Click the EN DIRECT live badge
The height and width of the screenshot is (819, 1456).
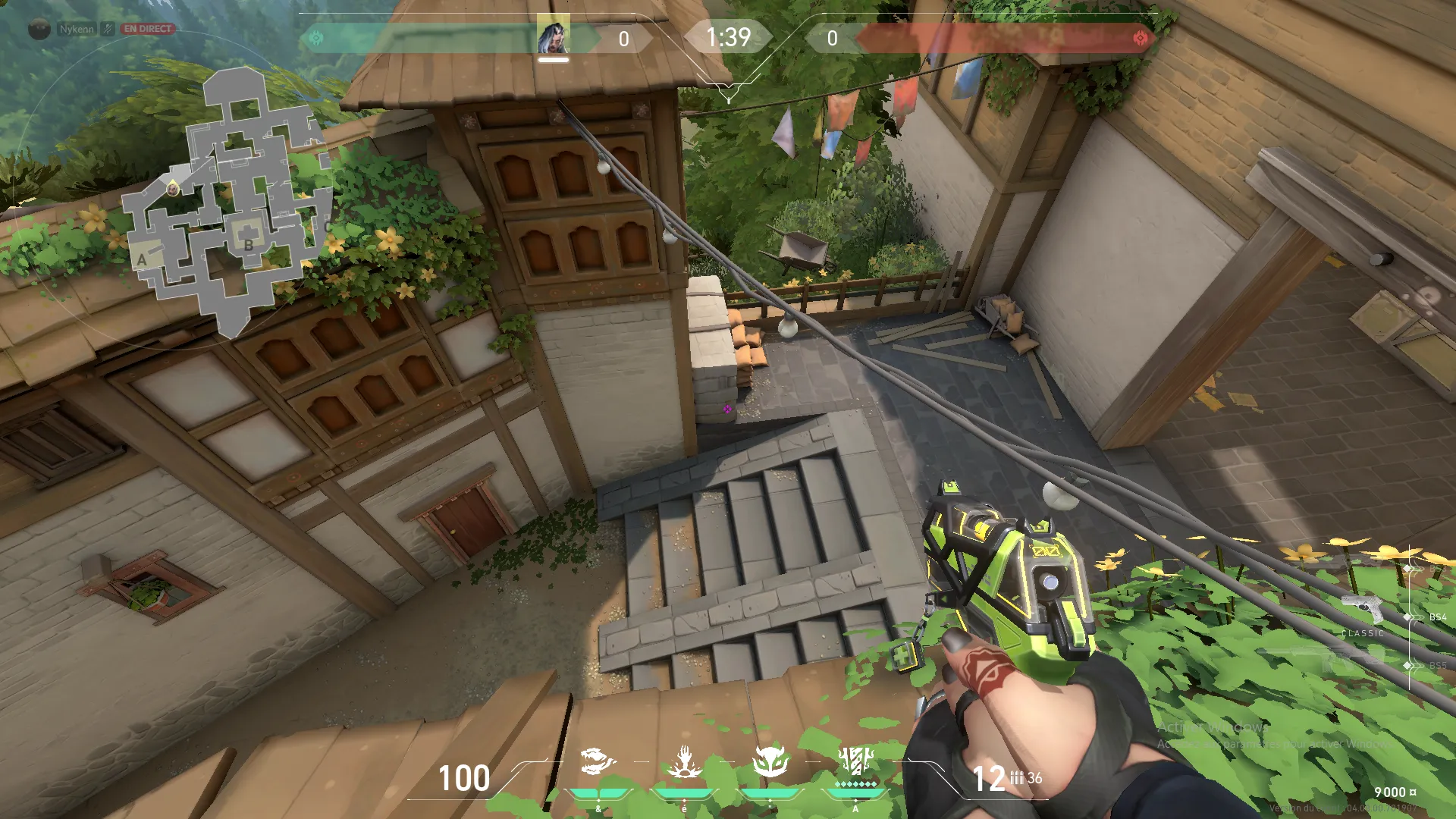point(148,29)
